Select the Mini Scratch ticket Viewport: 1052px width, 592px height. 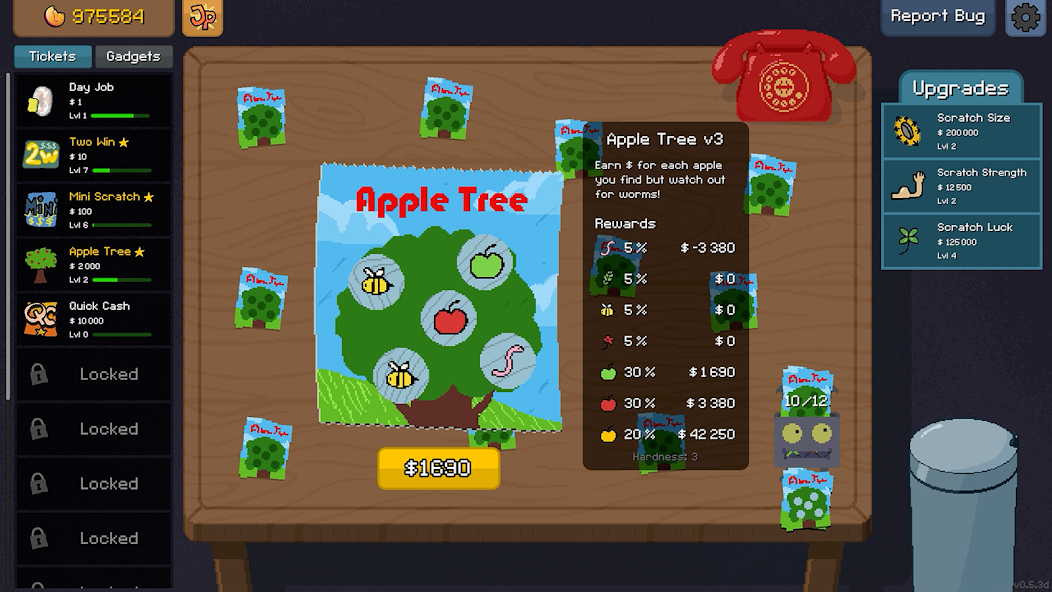pyautogui.click(x=93, y=210)
